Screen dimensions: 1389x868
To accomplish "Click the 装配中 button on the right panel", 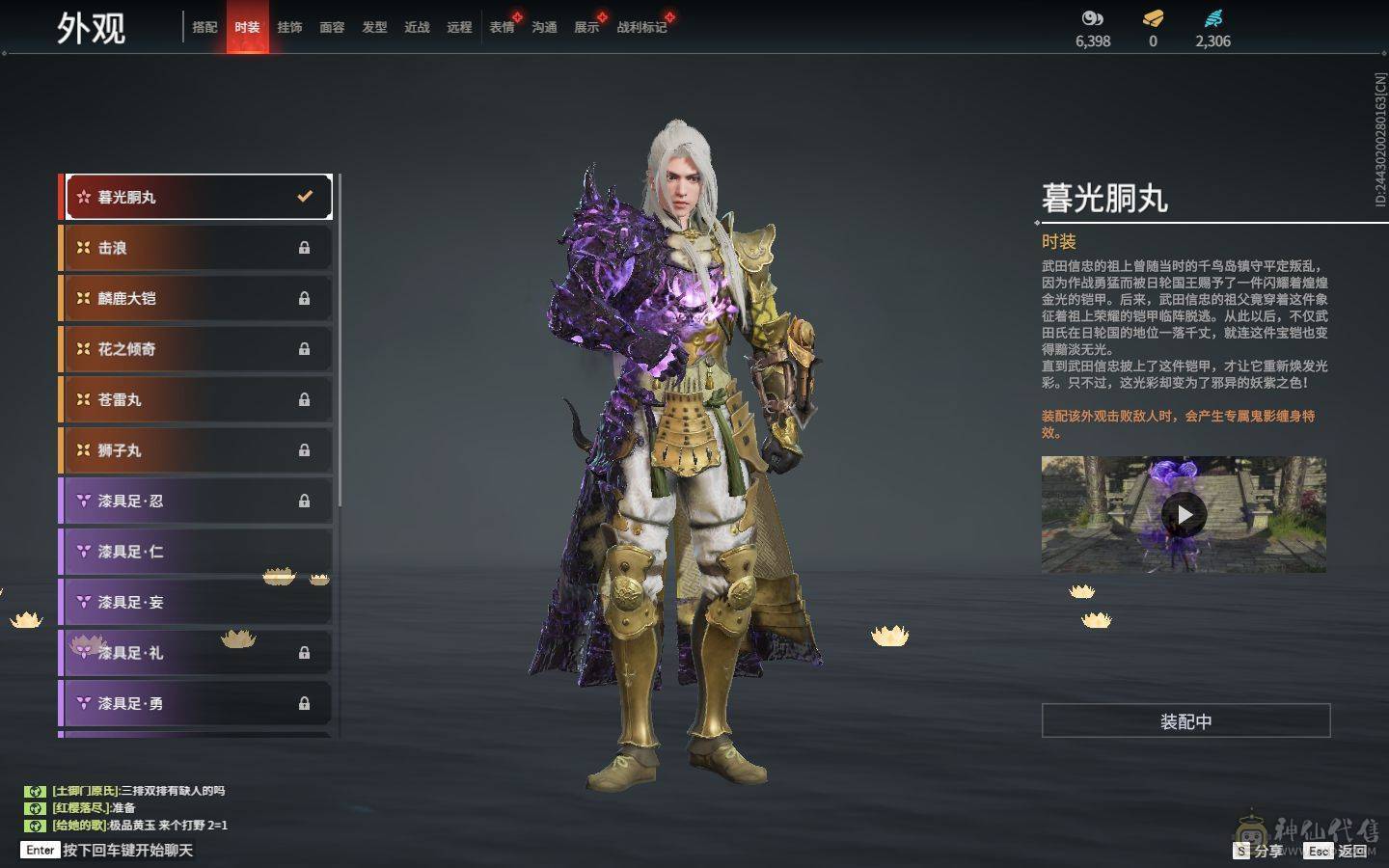I will coord(1185,721).
